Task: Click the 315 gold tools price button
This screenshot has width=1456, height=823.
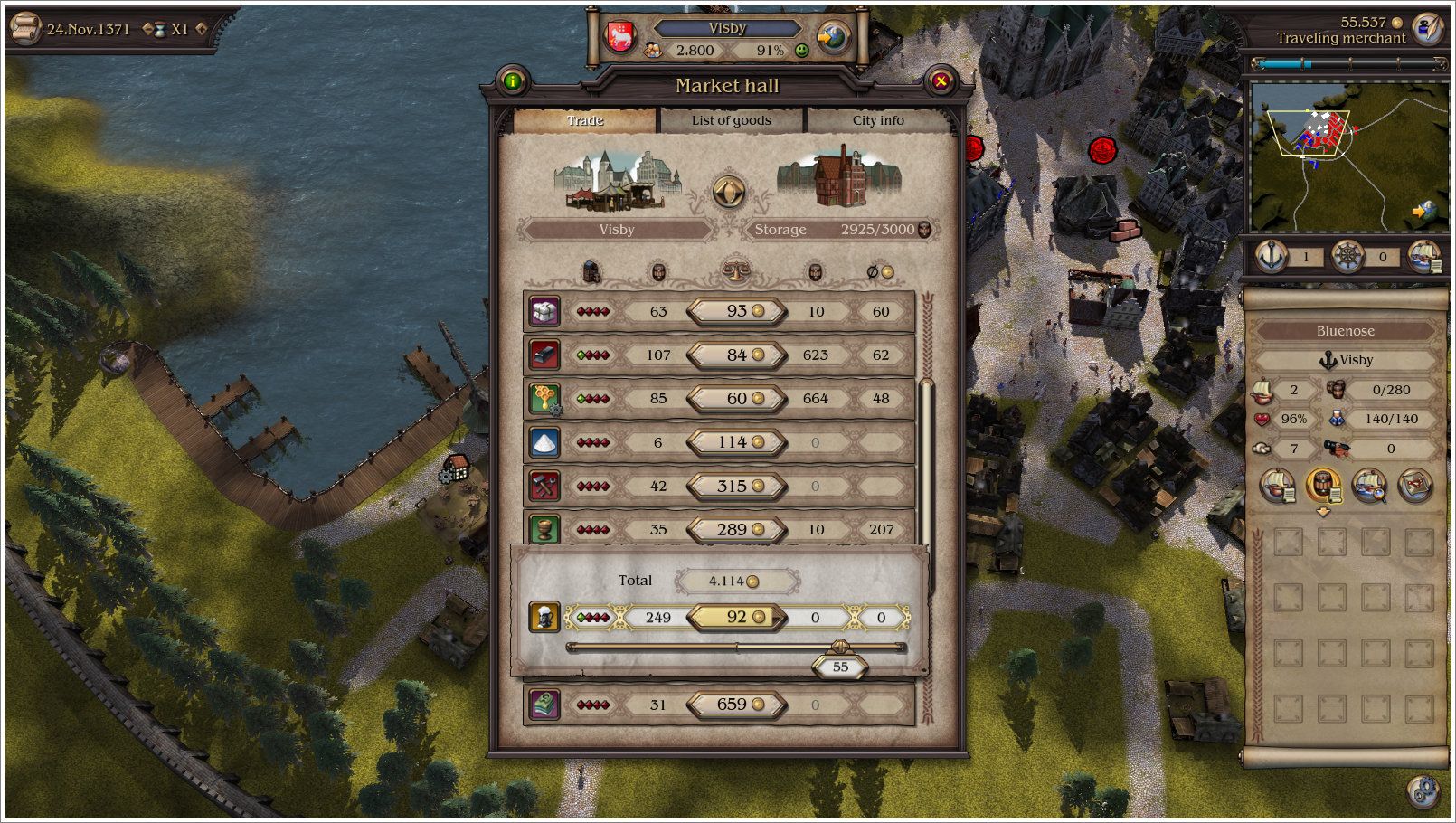Action: click(x=736, y=486)
